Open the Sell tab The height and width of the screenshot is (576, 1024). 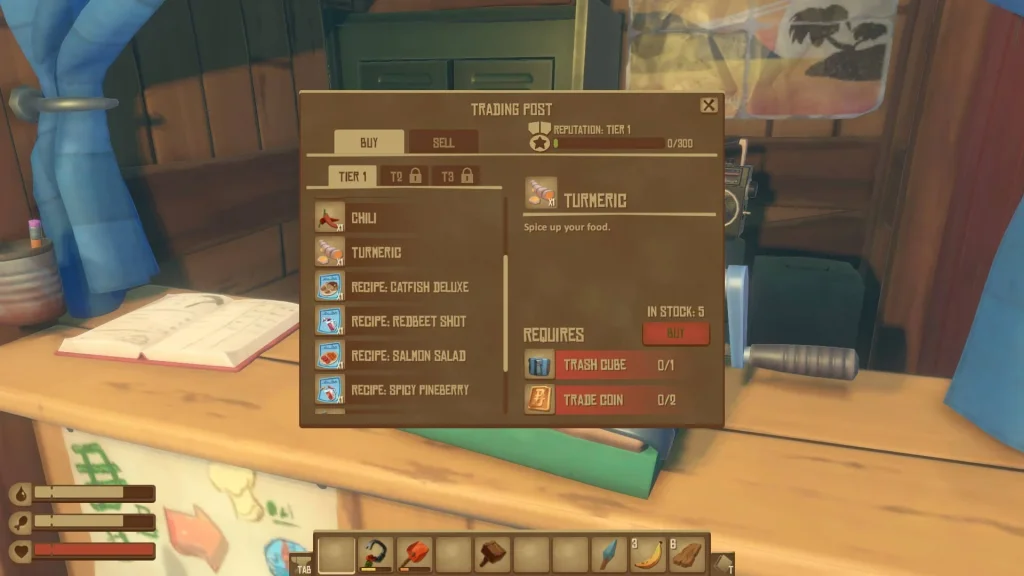pyautogui.click(x=443, y=143)
